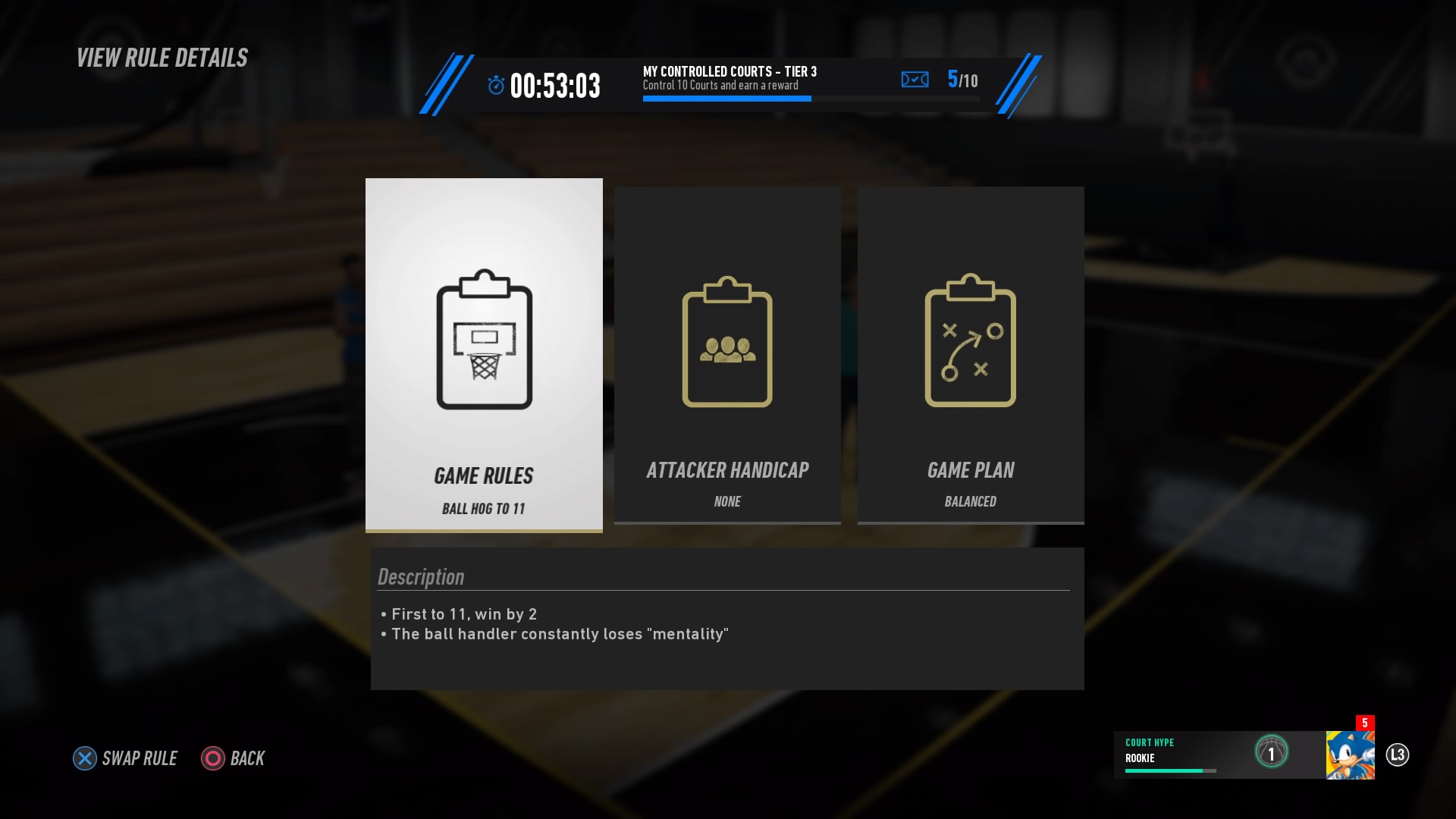Select the Game Rules clipboard icon
This screenshot has height=819, width=1456.
pyautogui.click(x=483, y=341)
